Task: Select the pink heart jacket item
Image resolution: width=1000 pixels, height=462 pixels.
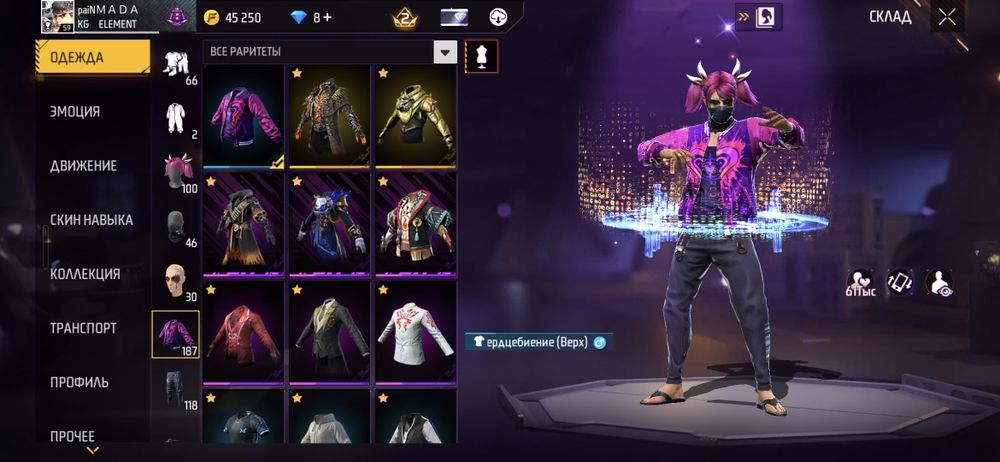Action: pyautogui.click(x=244, y=117)
